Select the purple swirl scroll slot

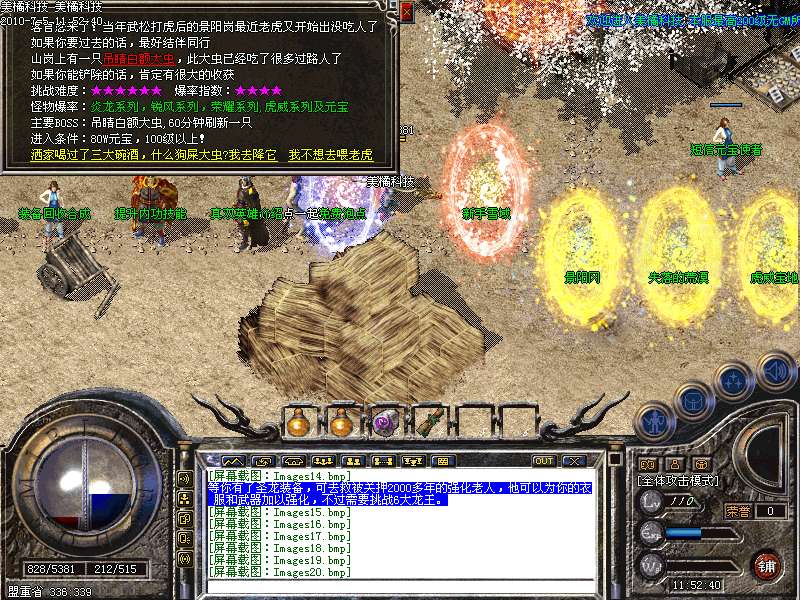(x=383, y=423)
